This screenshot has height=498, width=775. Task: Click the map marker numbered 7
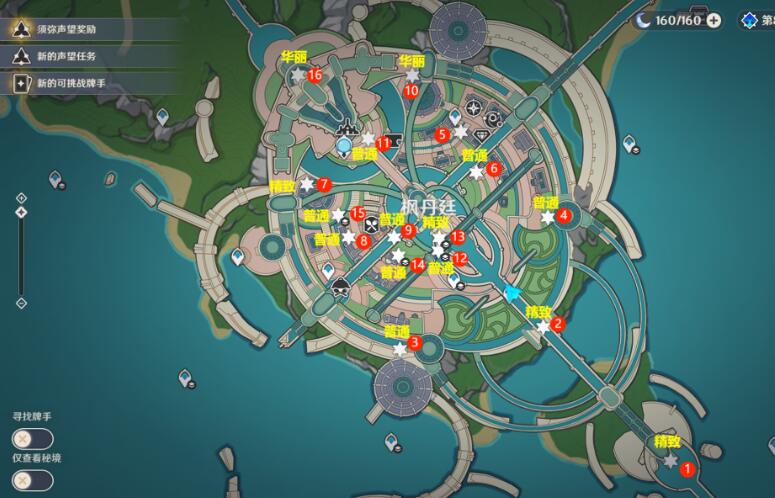pyautogui.click(x=323, y=185)
